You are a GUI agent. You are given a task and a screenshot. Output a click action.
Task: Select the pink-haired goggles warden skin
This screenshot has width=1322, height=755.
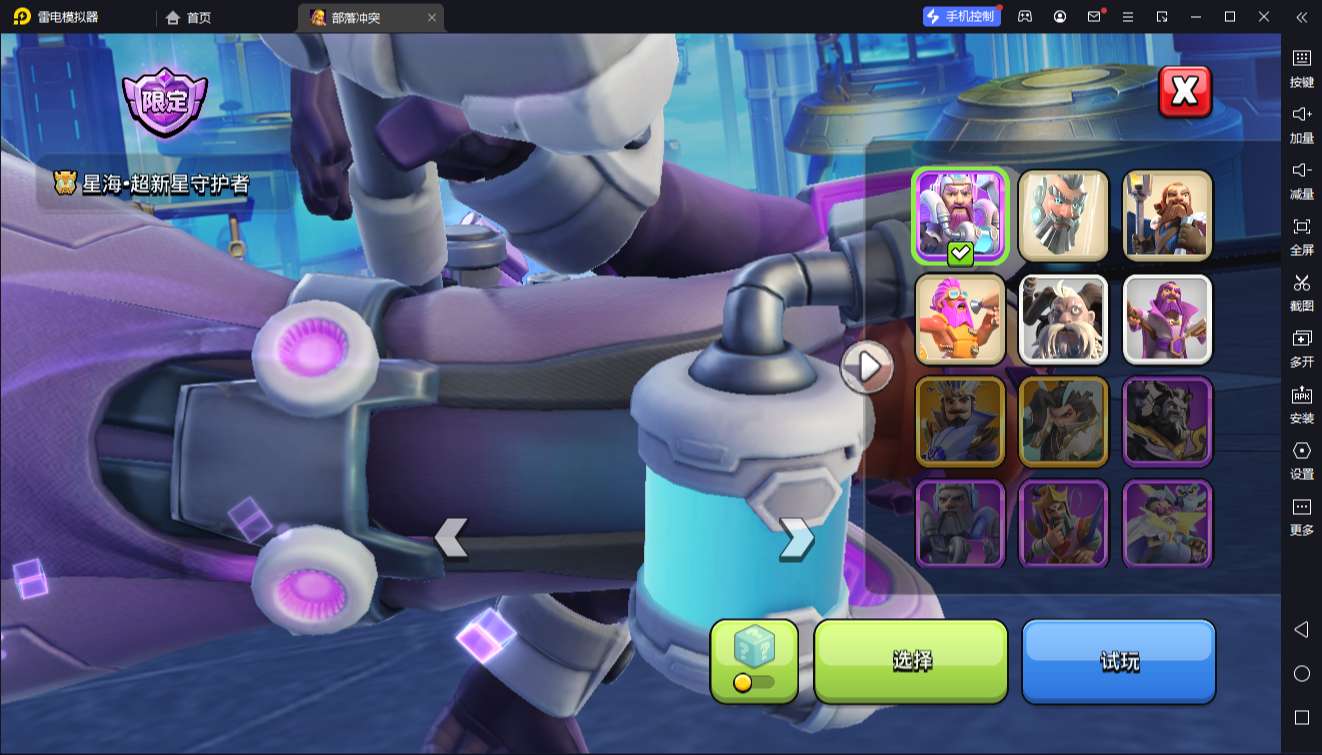pos(960,319)
